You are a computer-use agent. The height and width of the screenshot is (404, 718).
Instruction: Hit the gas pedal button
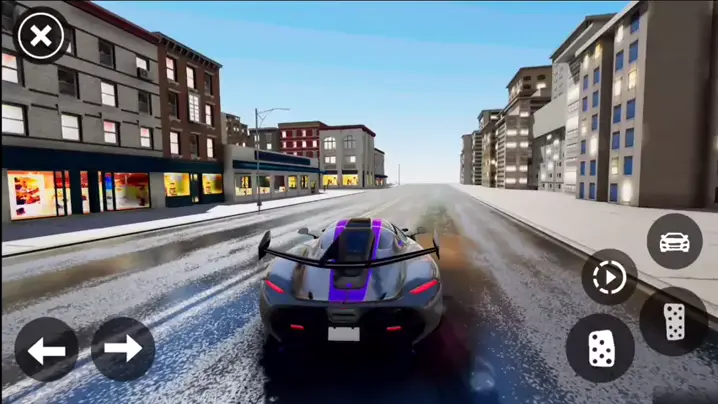click(x=674, y=321)
